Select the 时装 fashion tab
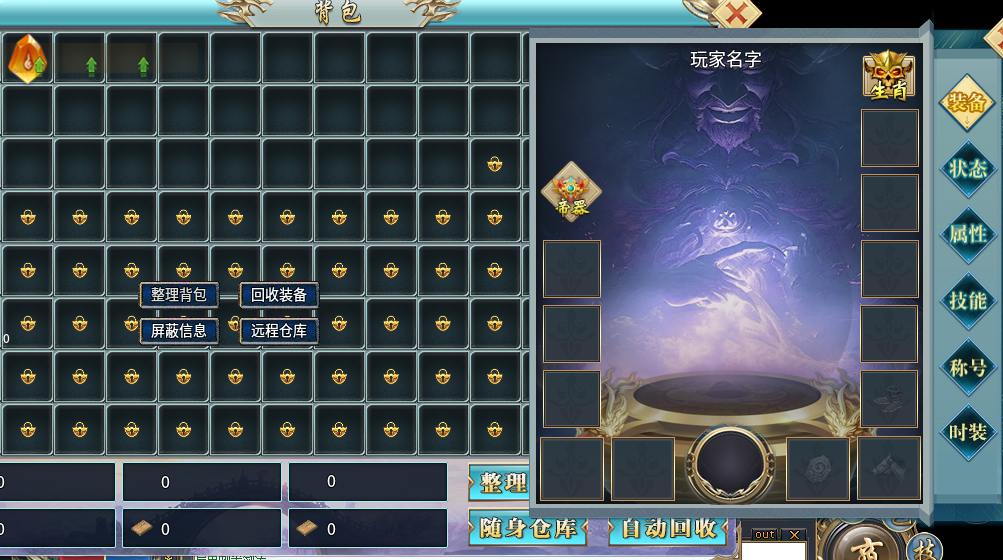Image resolution: width=1003 pixels, height=560 pixels. tap(967, 432)
